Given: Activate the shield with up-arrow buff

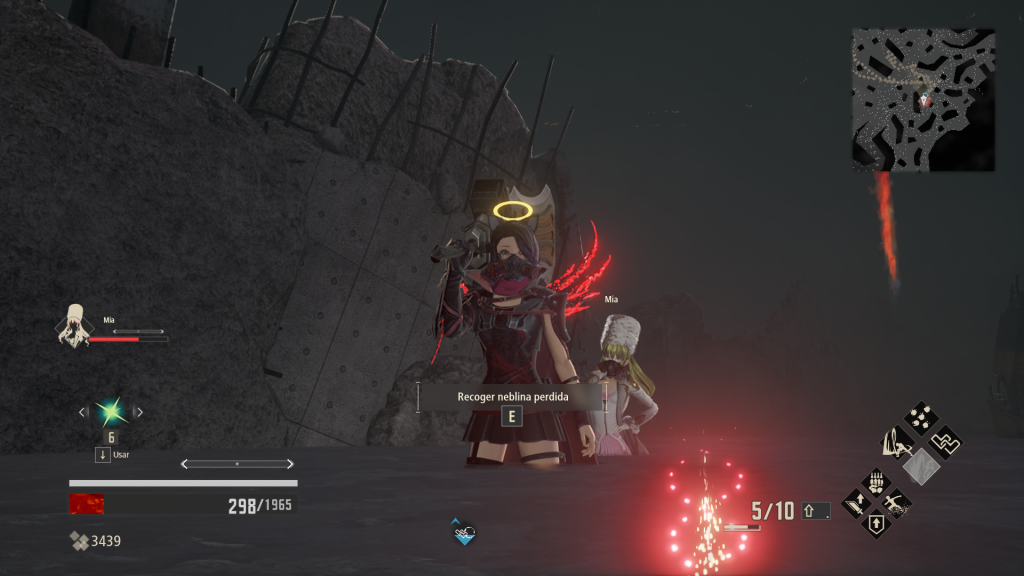Looking at the screenshot, I should (876, 524).
